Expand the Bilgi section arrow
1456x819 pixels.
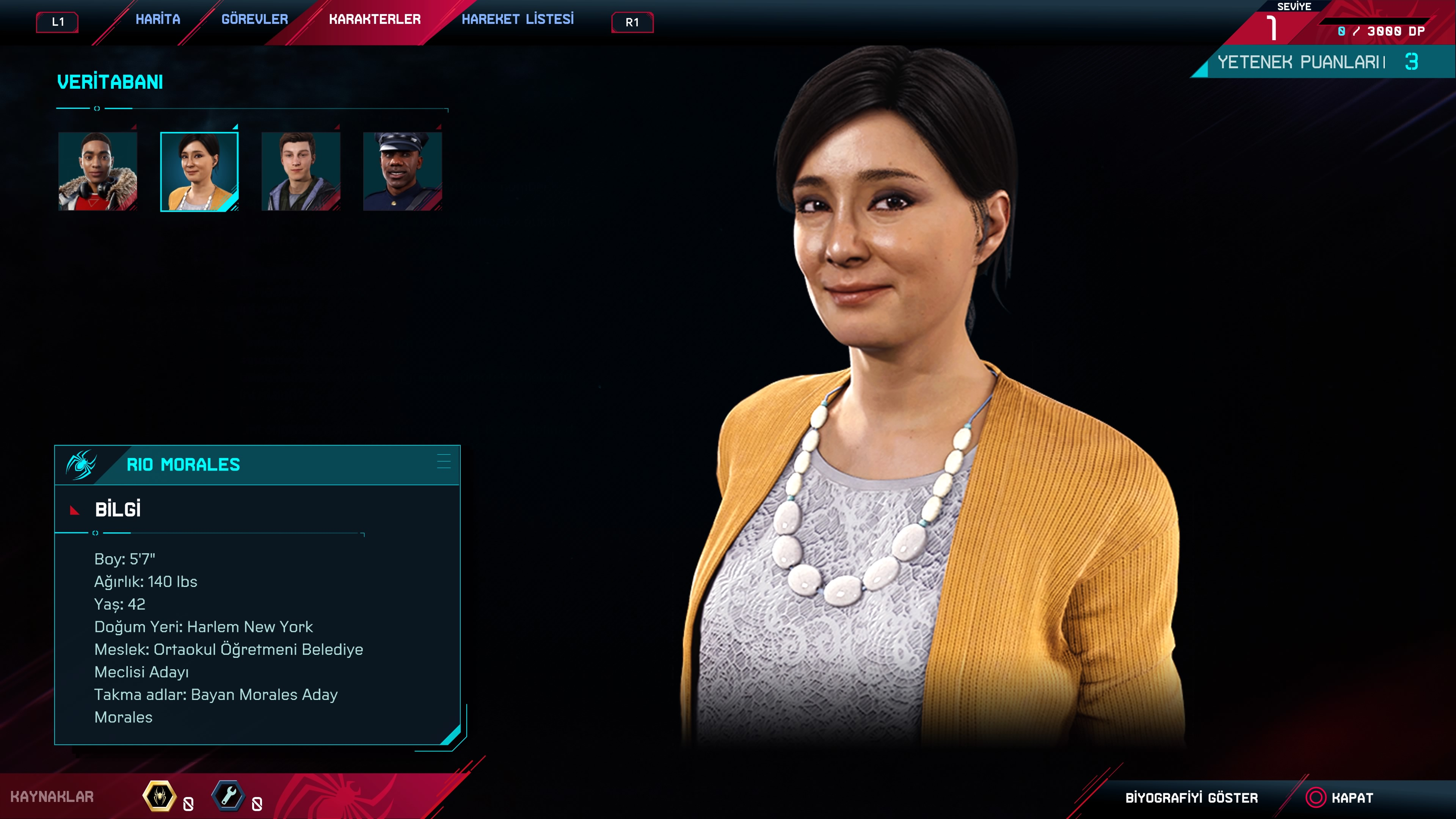74,510
